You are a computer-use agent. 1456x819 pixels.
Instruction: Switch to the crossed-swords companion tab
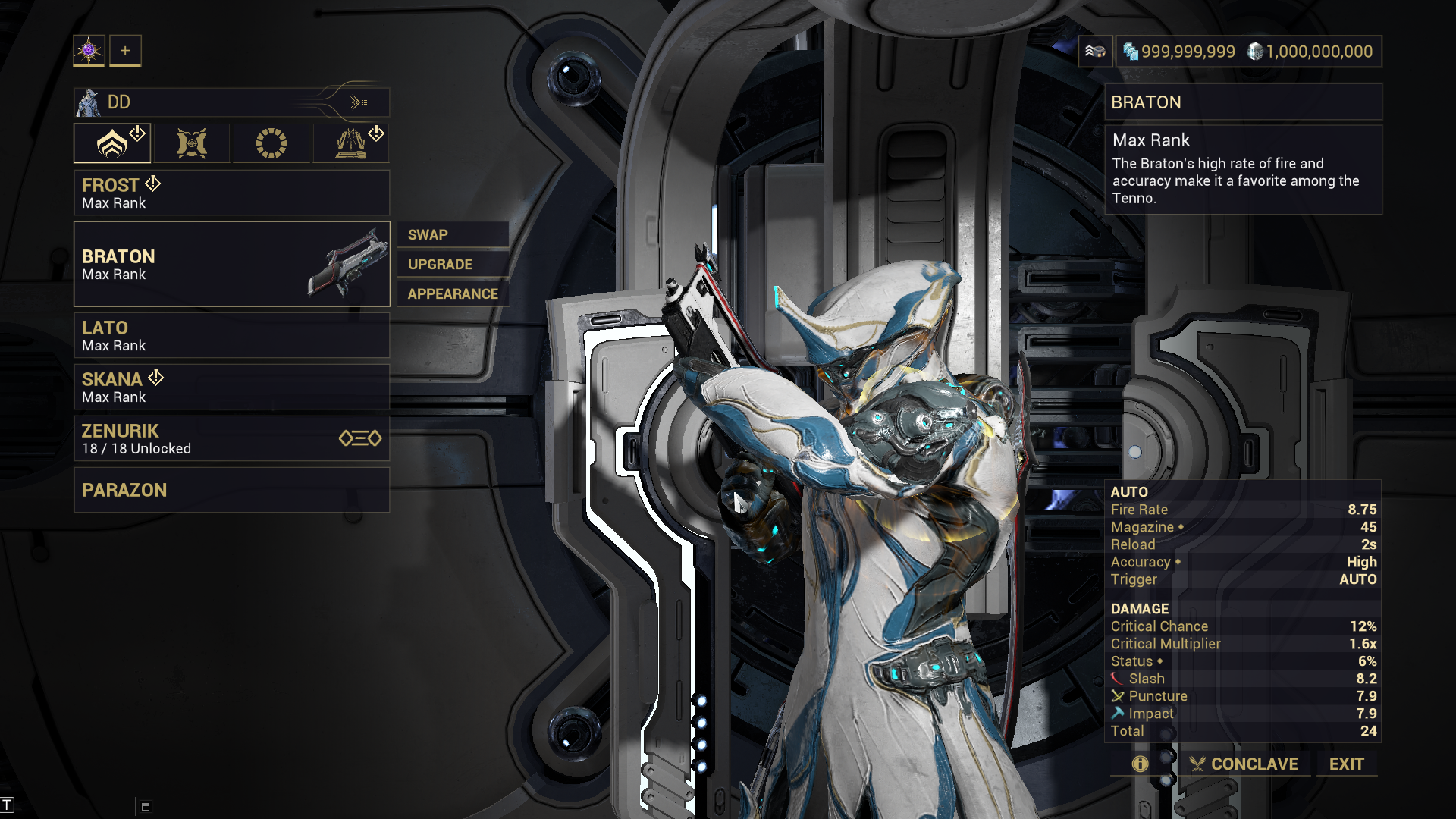coord(192,143)
